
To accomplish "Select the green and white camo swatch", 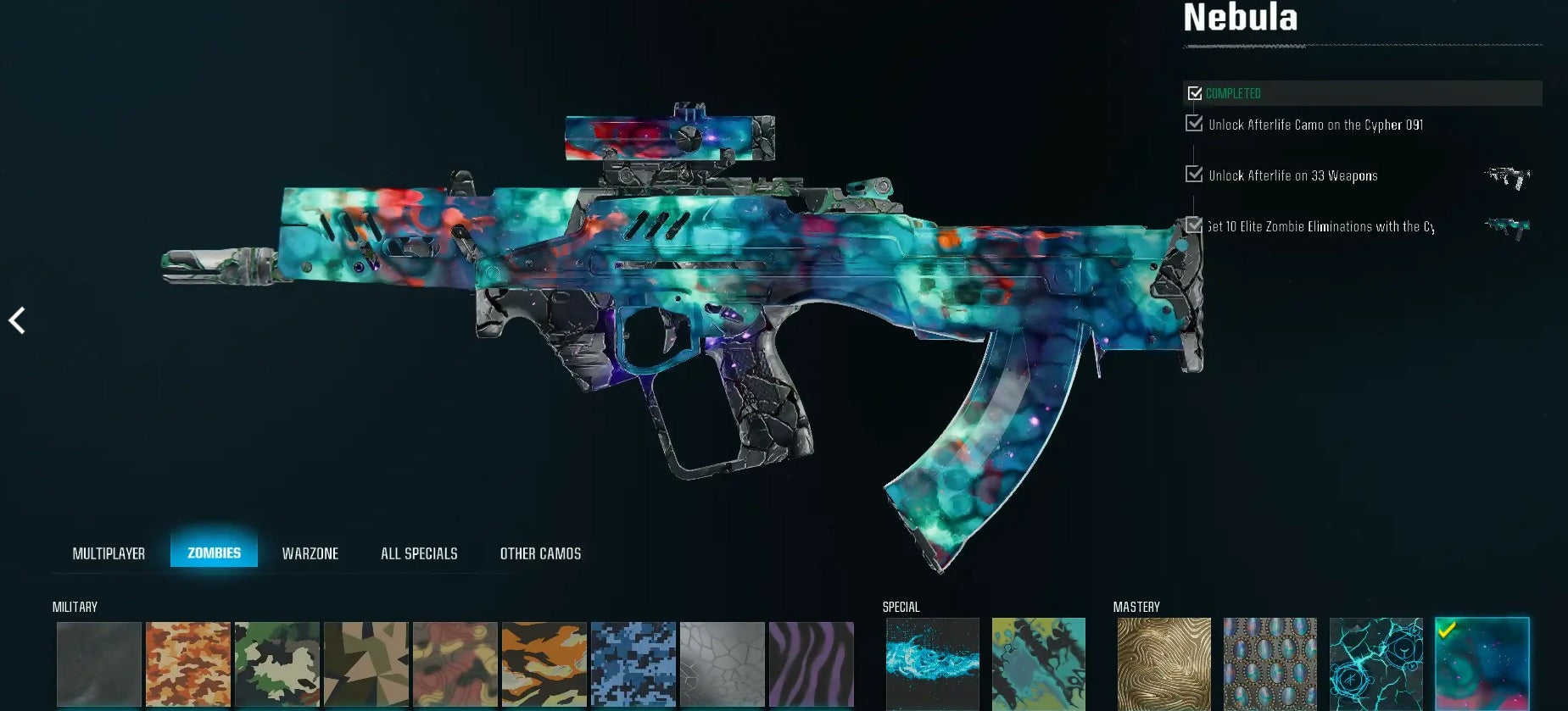I will pos(277,664).
